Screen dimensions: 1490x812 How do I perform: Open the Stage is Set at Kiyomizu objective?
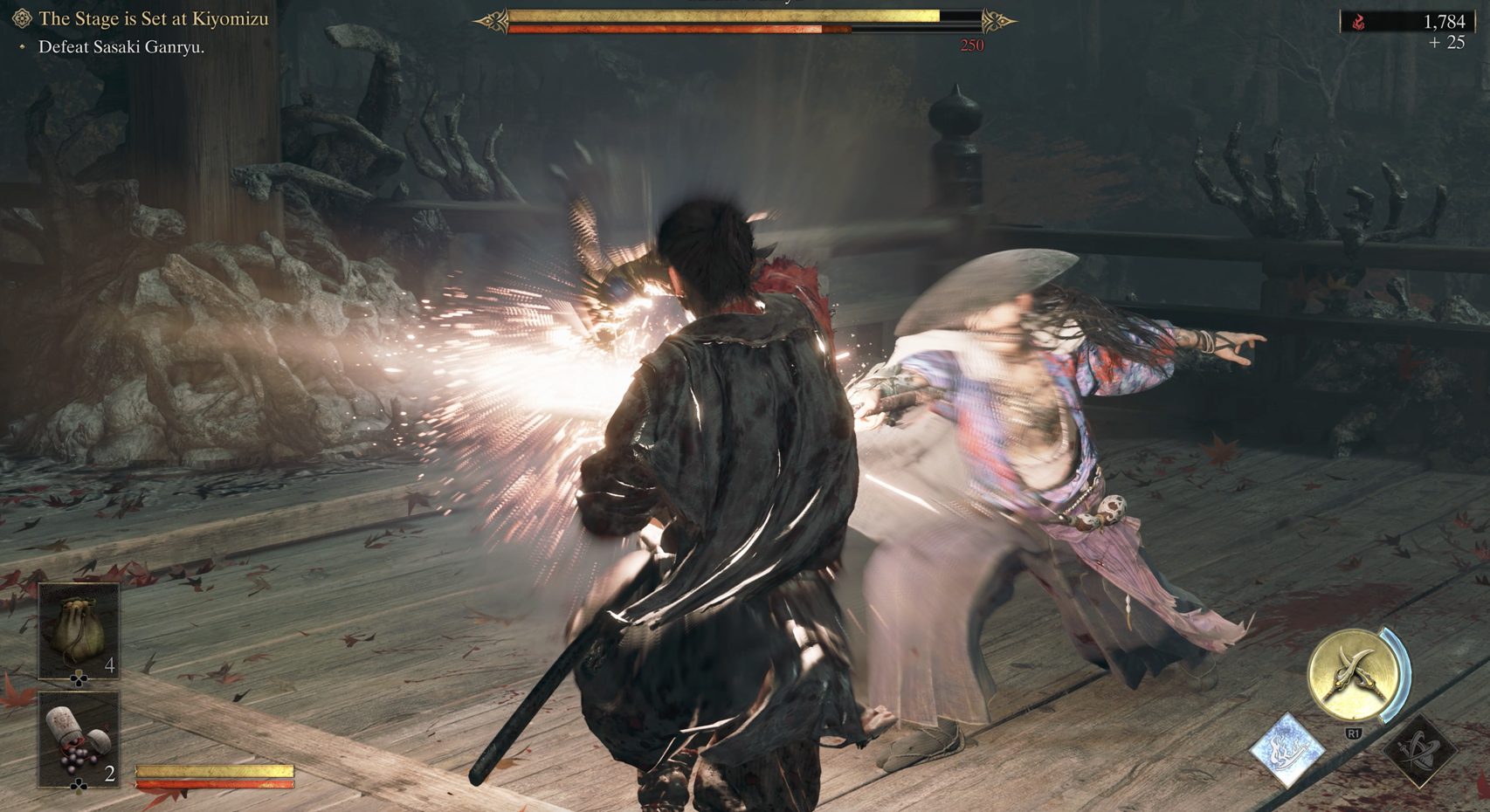(x=153, y=18)
